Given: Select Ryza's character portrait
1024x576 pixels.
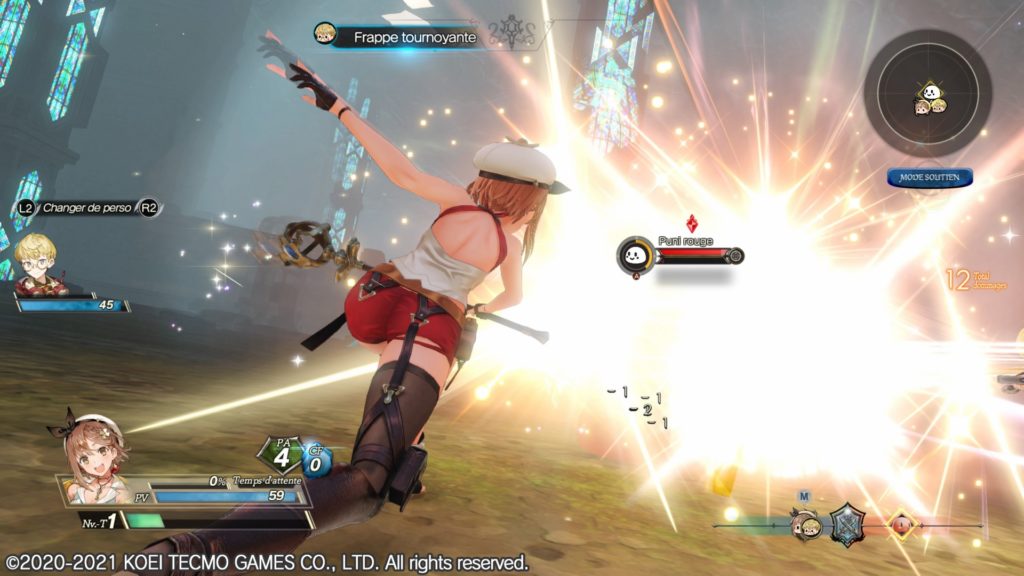Looking at the screenshot, I should (x=93, y=457).
